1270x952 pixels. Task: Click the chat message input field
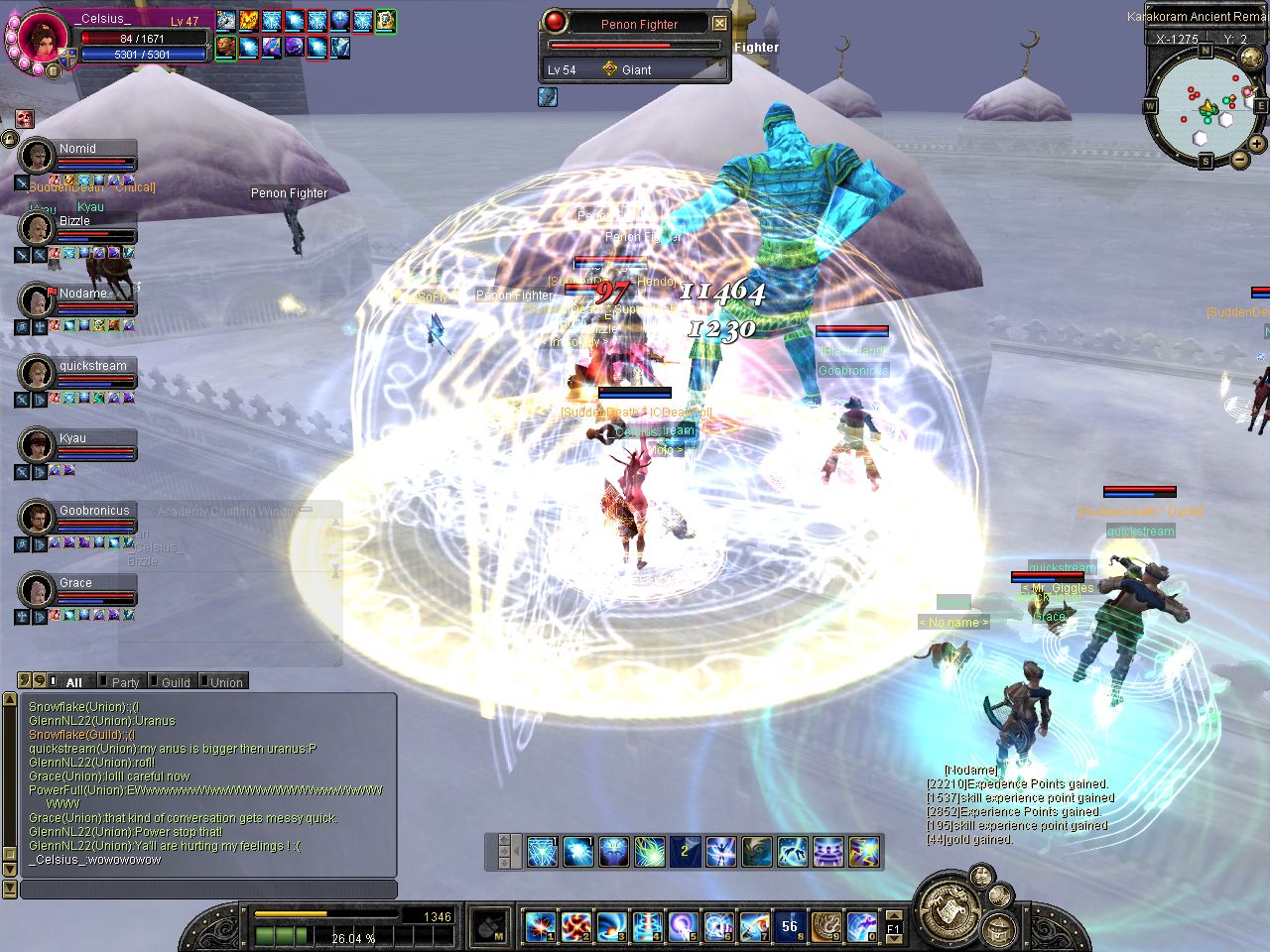[208, 890]
